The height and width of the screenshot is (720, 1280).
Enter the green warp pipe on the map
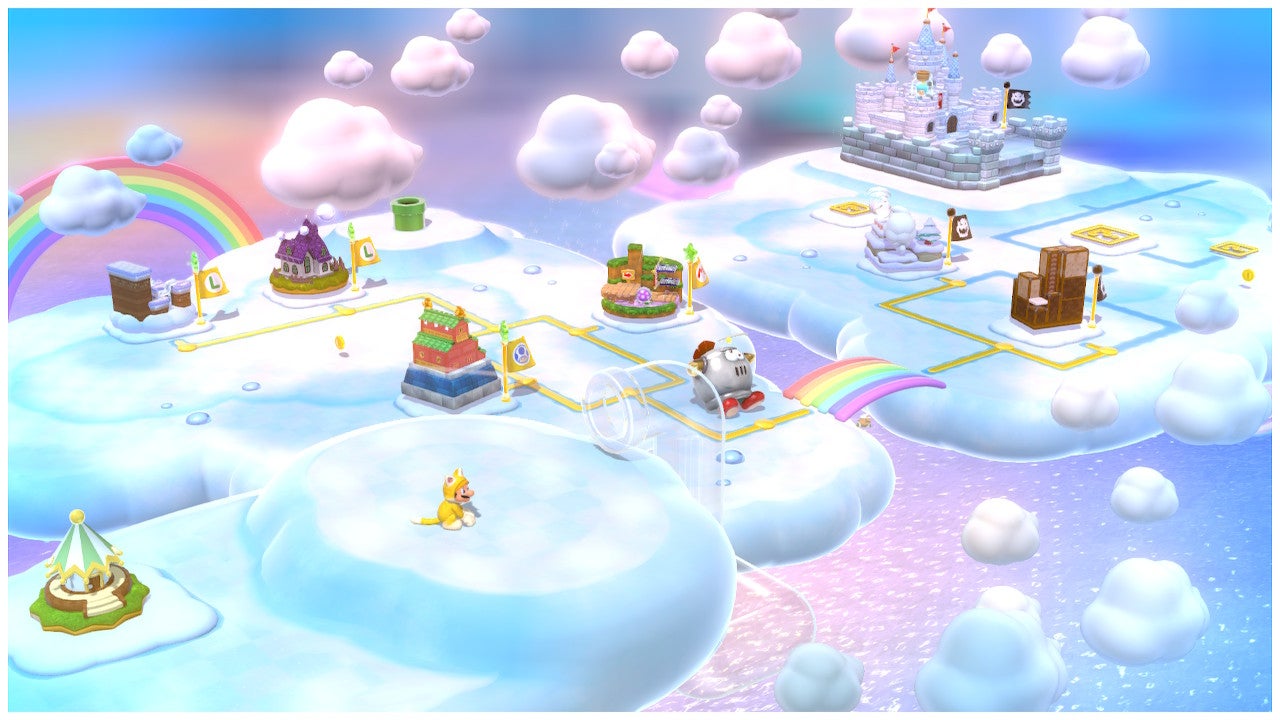408,212
